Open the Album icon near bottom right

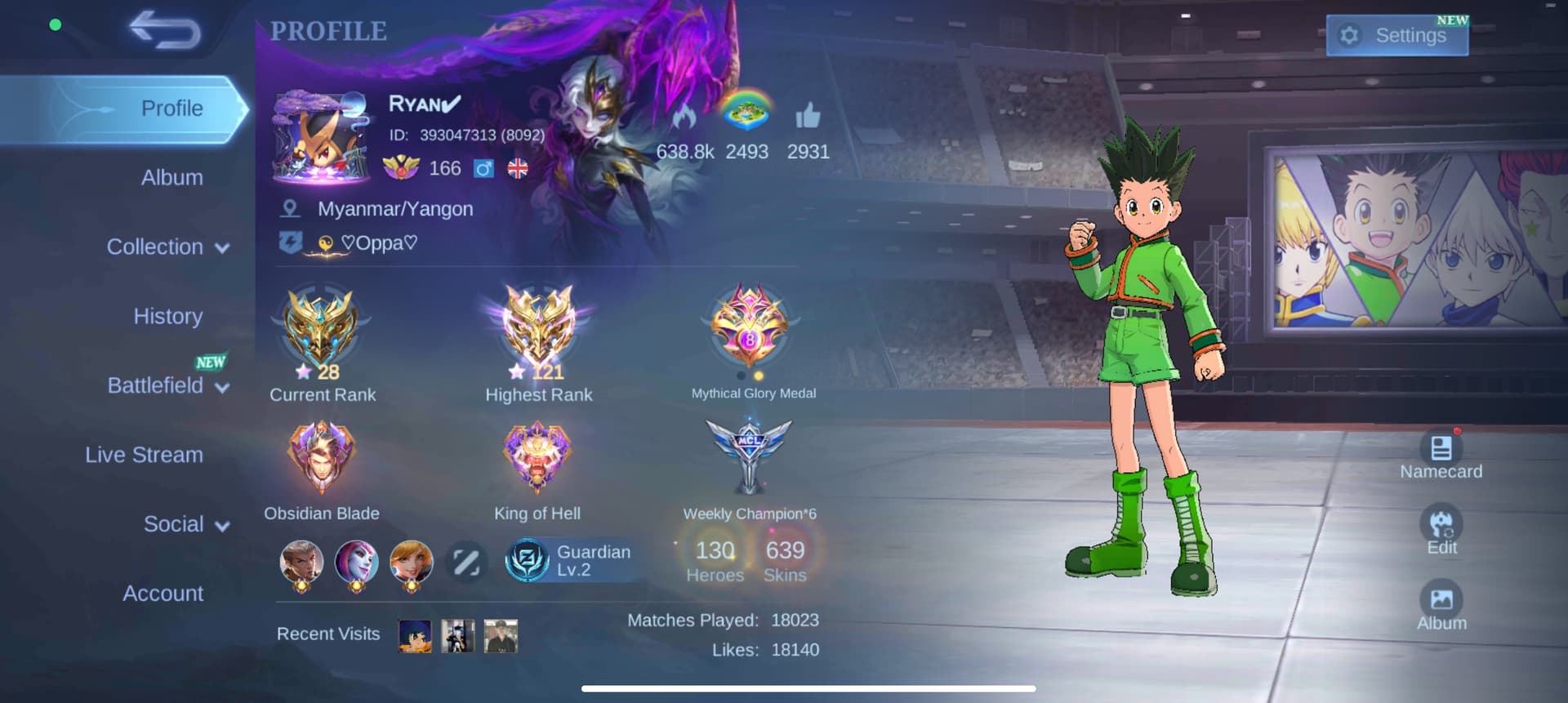pos(1442,603)
